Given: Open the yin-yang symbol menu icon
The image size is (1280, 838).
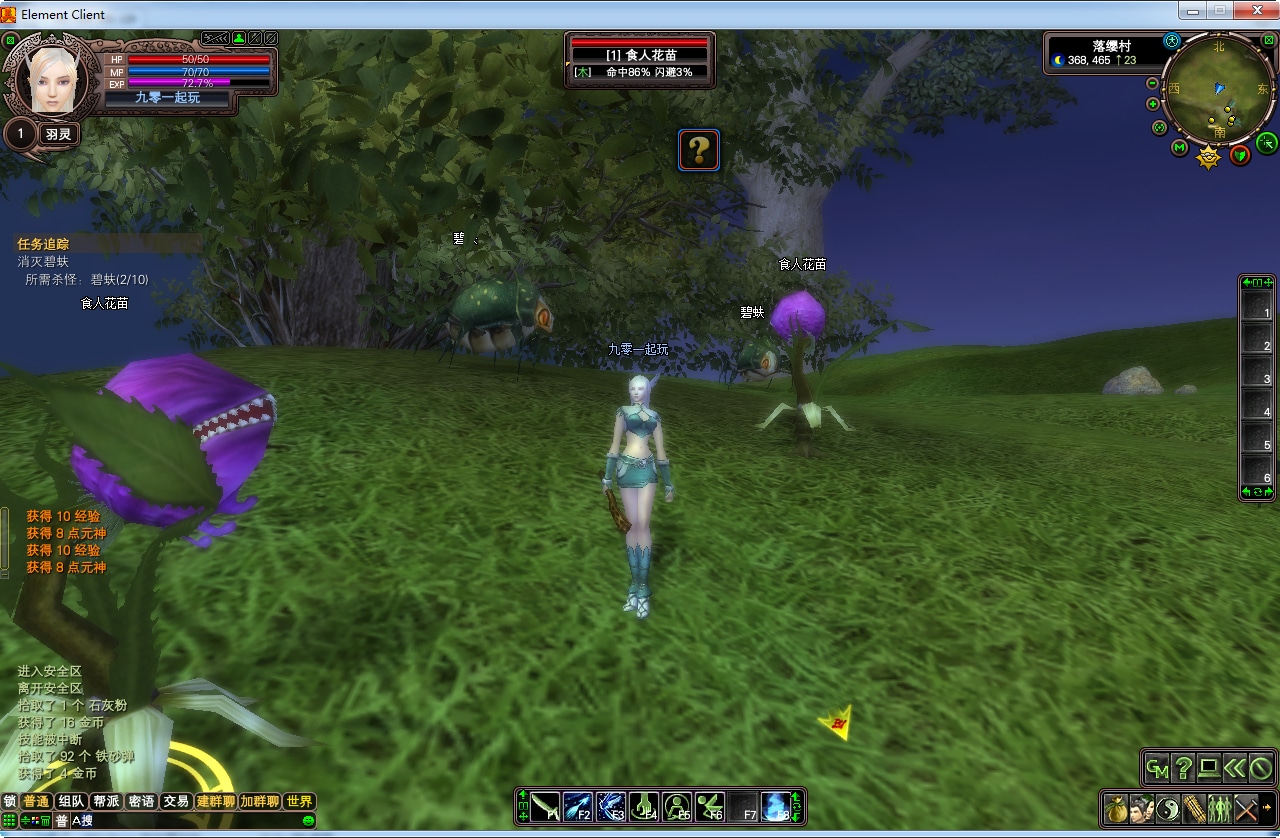Looking at the screenshot, I should 1168,808.
